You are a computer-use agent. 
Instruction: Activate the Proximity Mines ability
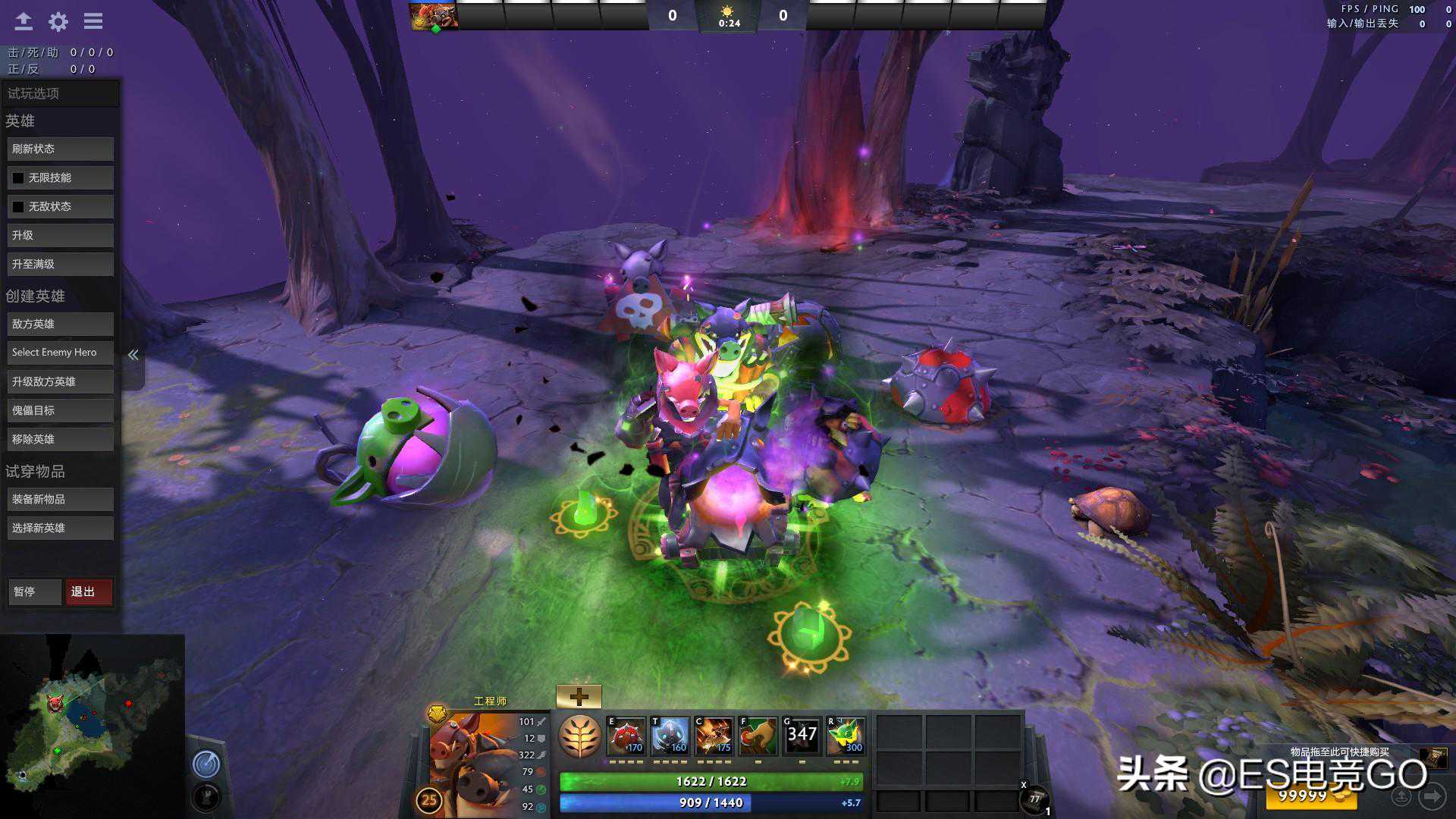coord(627,736)
